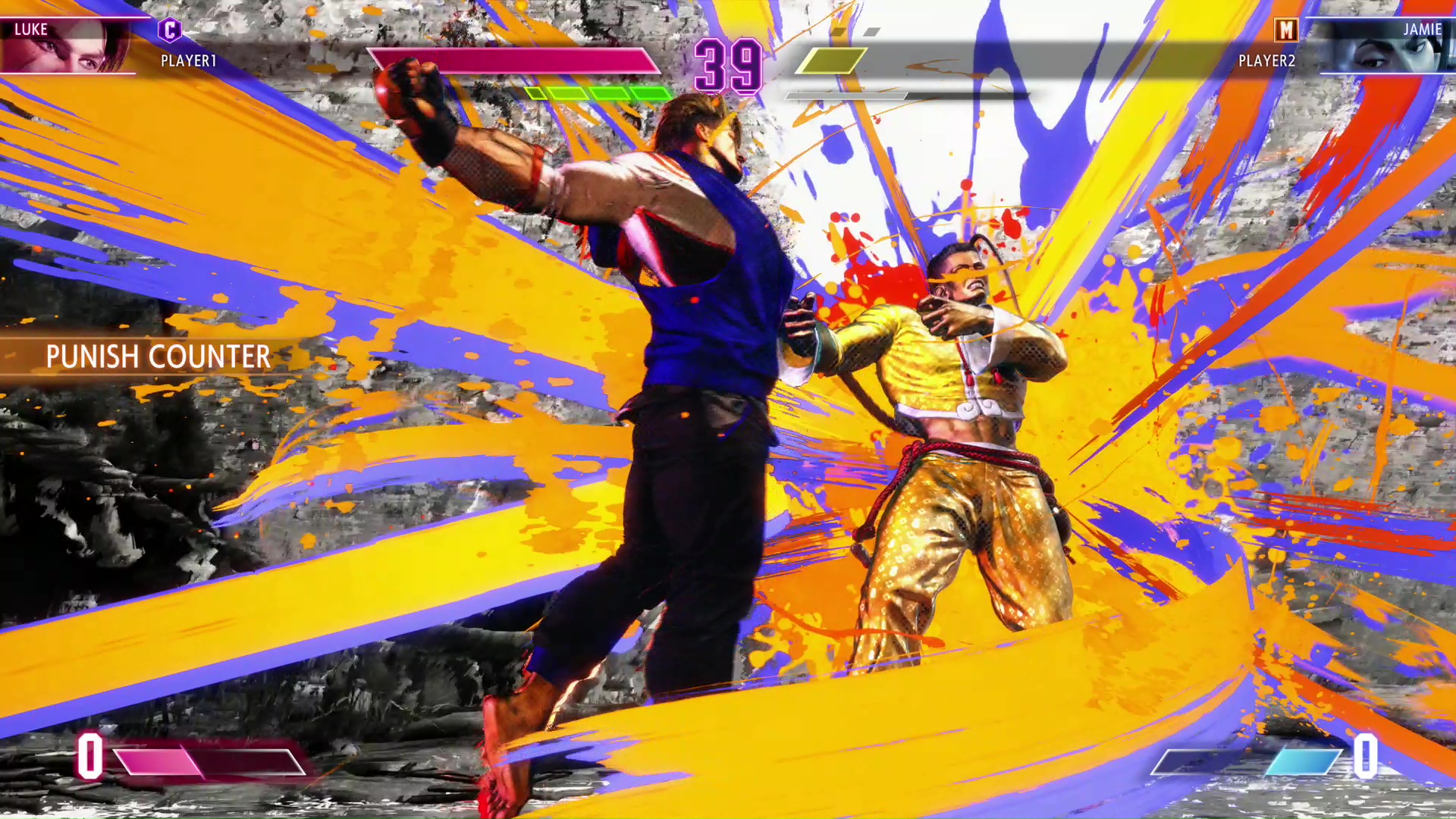Select the JAMIE name tag
1456x819 pixels.
coord(1424,30)
